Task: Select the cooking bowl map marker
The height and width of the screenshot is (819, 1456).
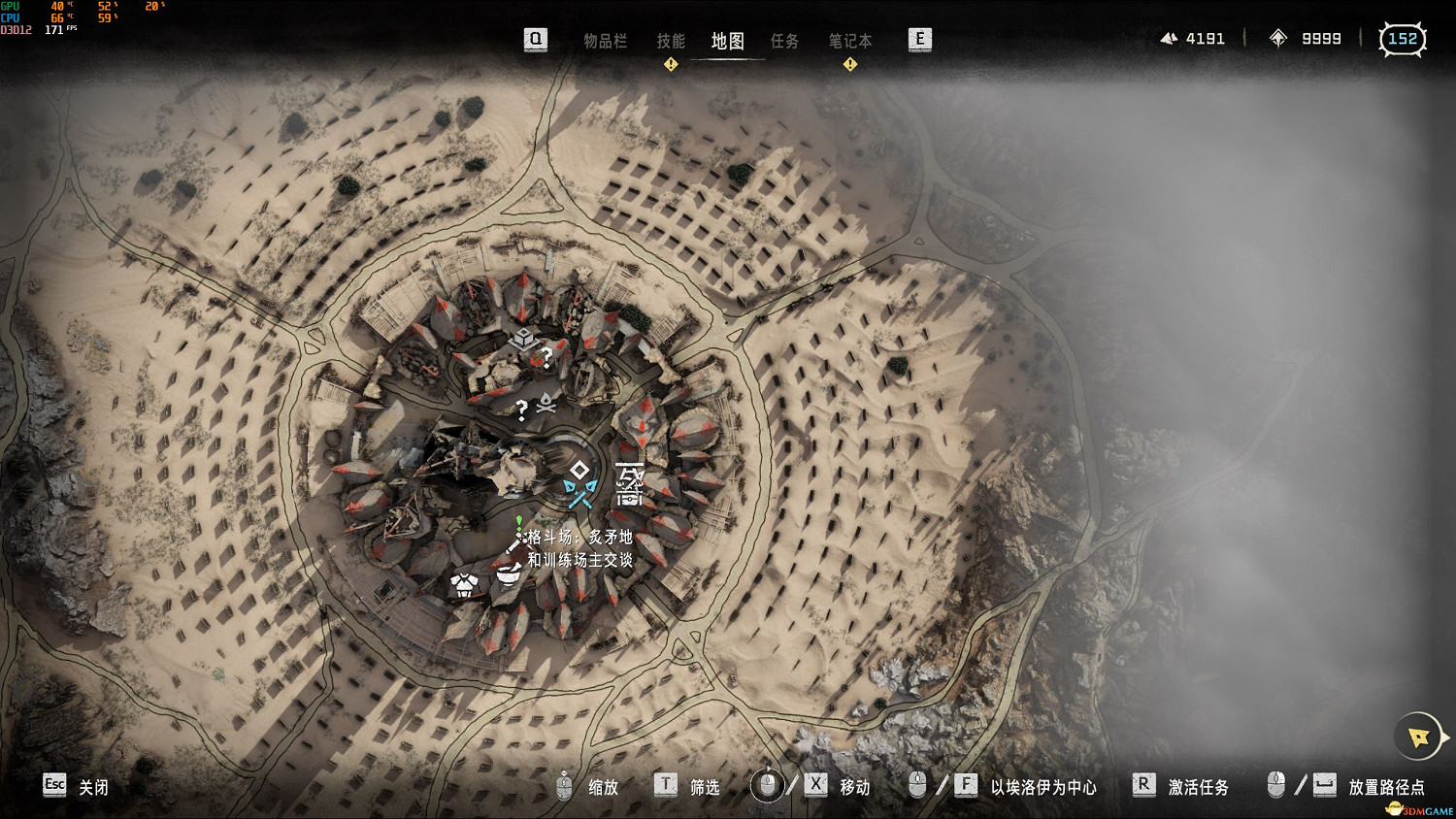Action: [507, 574]
